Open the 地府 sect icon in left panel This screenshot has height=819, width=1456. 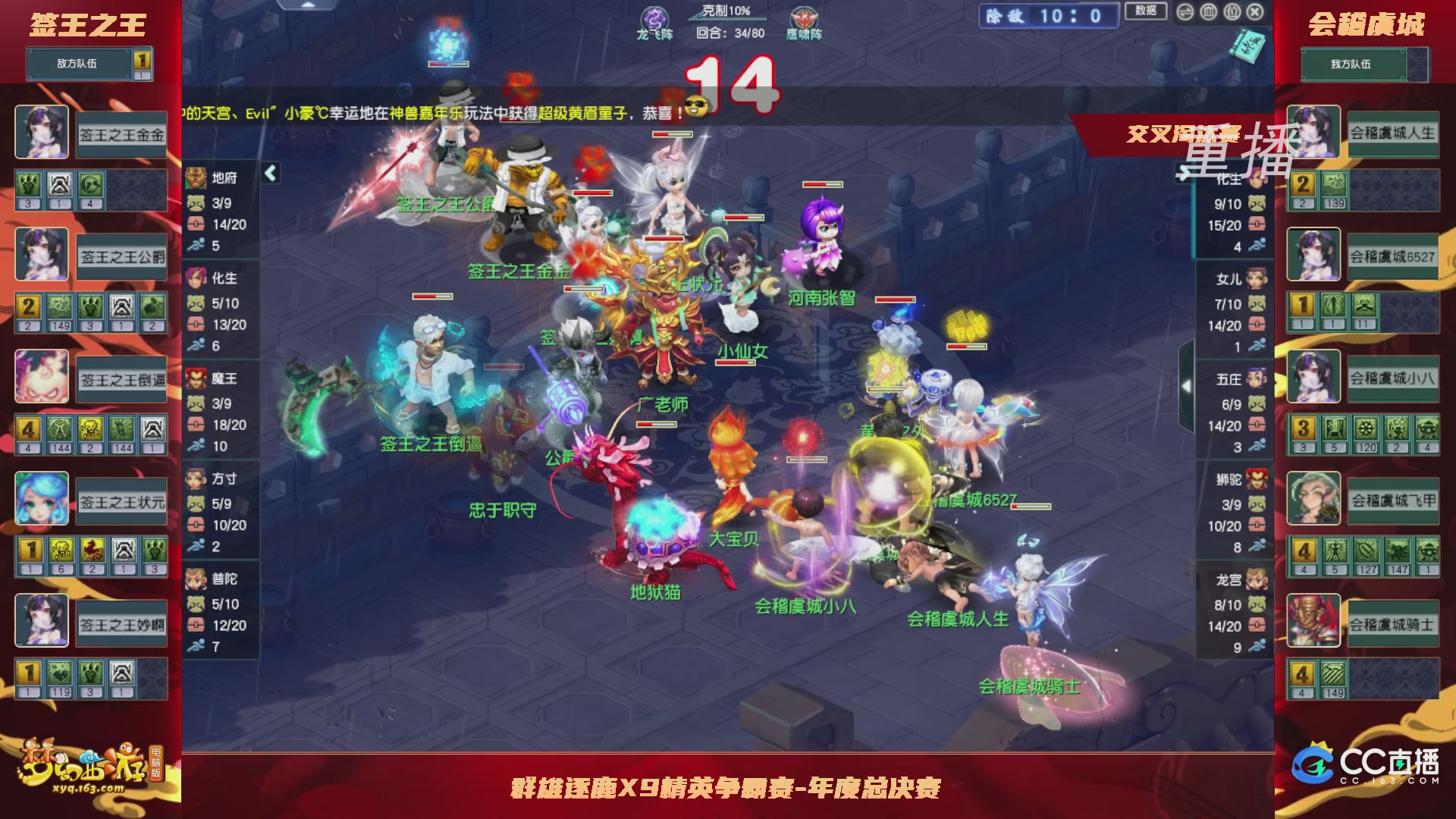click(196, 176)
